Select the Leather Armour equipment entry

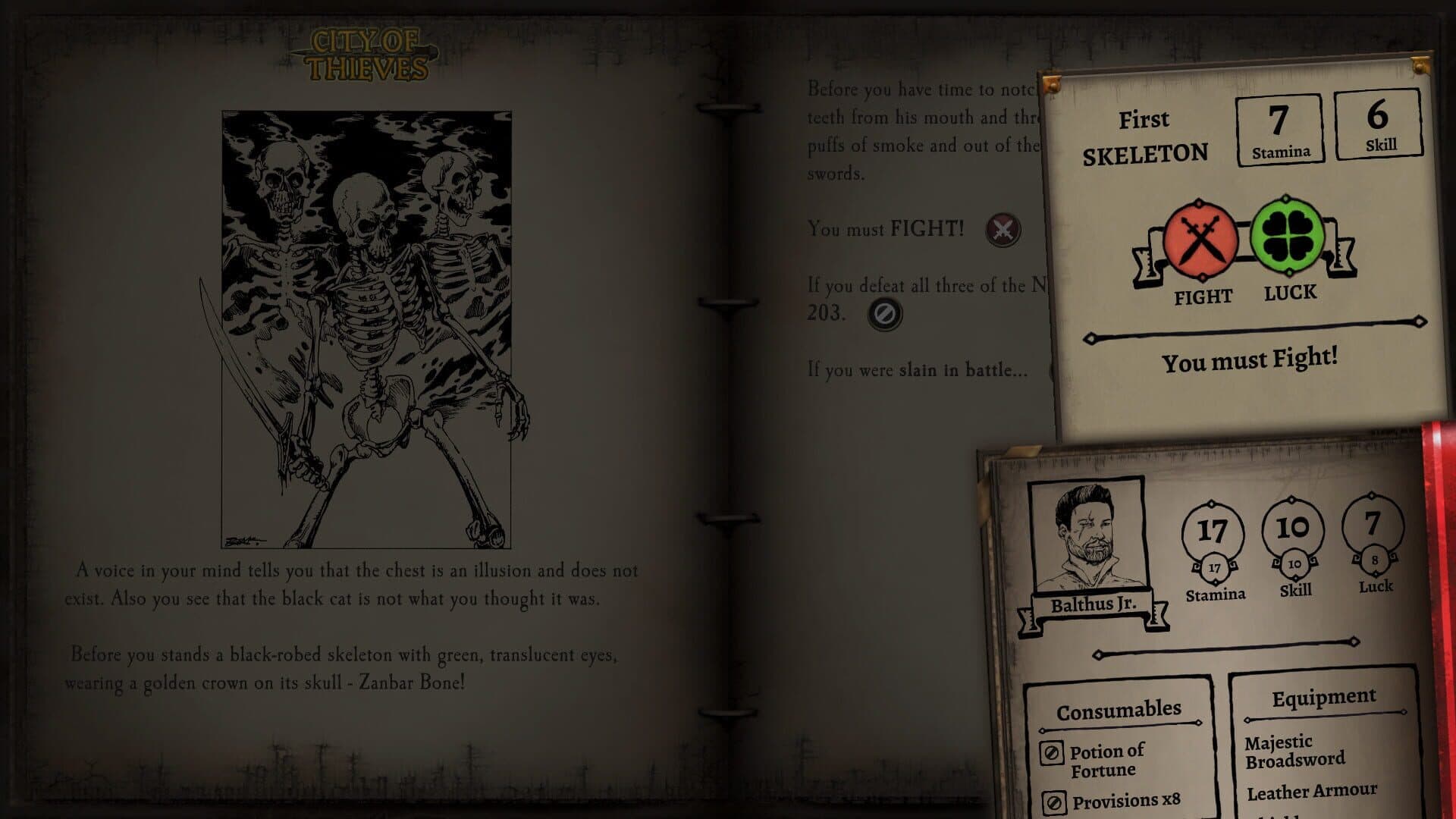1311,792
